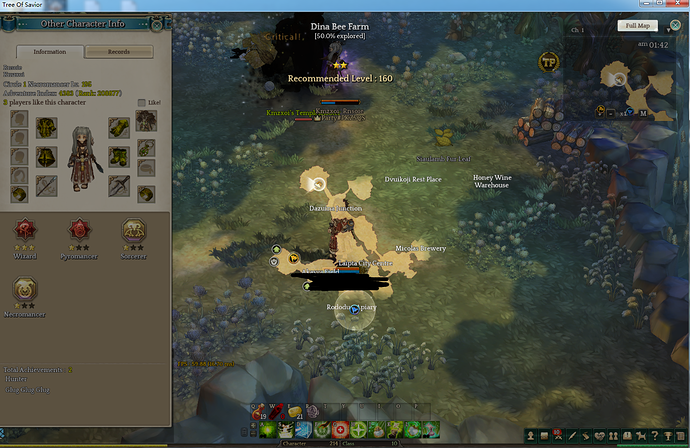Select the Information tab
Screen dimensions: 690x448
click(x=50, y=51)
